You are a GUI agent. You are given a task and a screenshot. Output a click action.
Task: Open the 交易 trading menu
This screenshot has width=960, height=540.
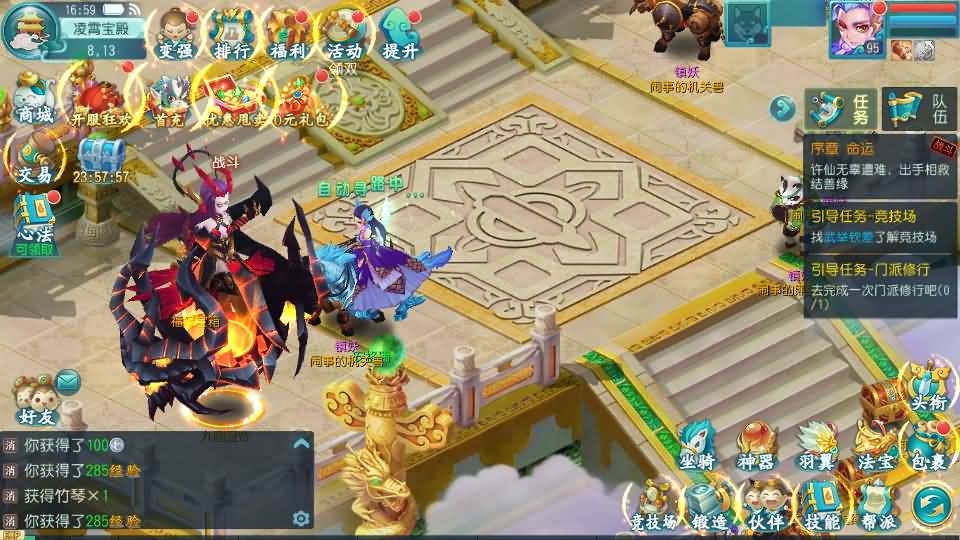point(34,160)
